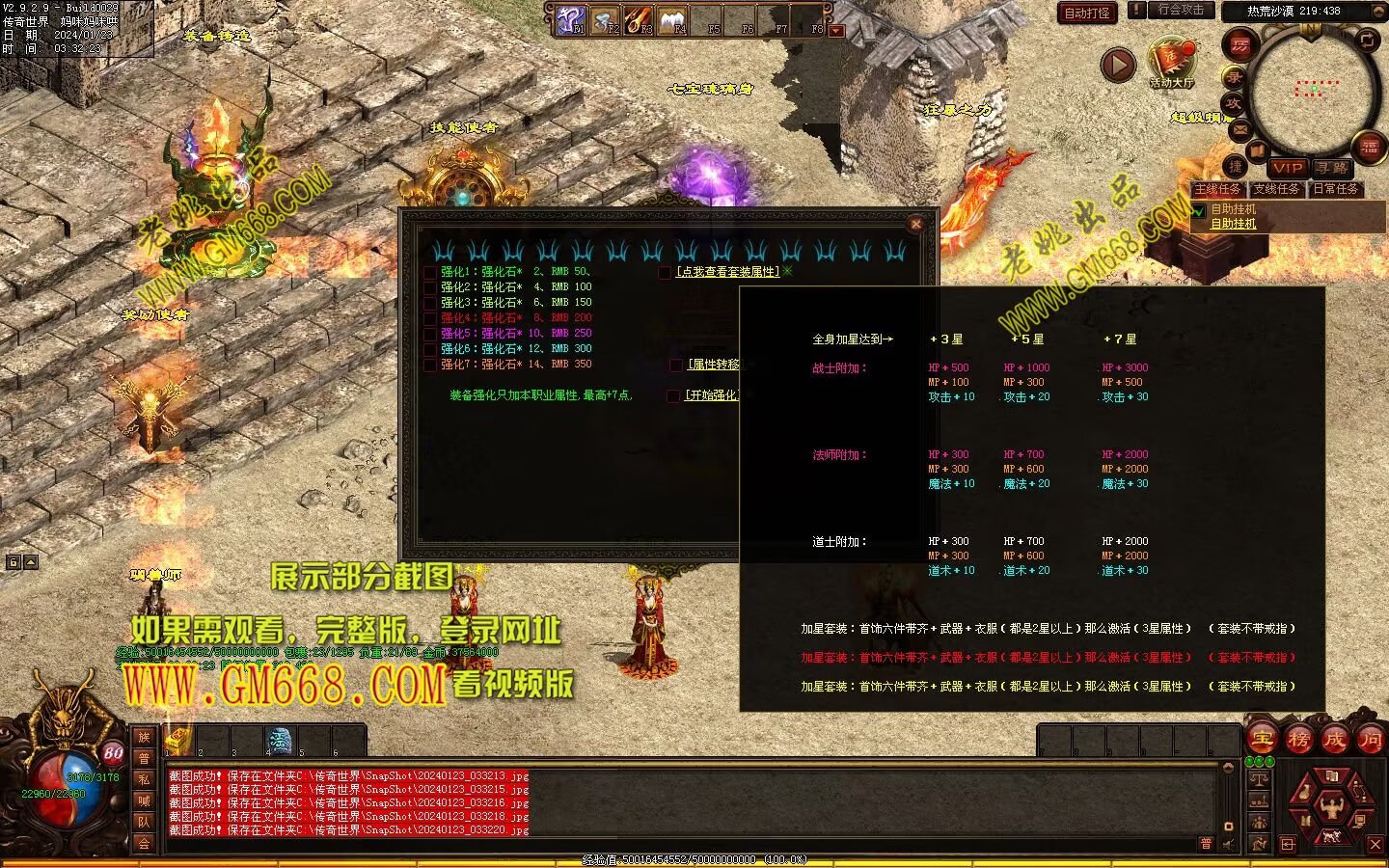Screen dimensions: 1389x868
Task: Open the mail envelope icon by the minimap
Action: (x=1240, y=129)
